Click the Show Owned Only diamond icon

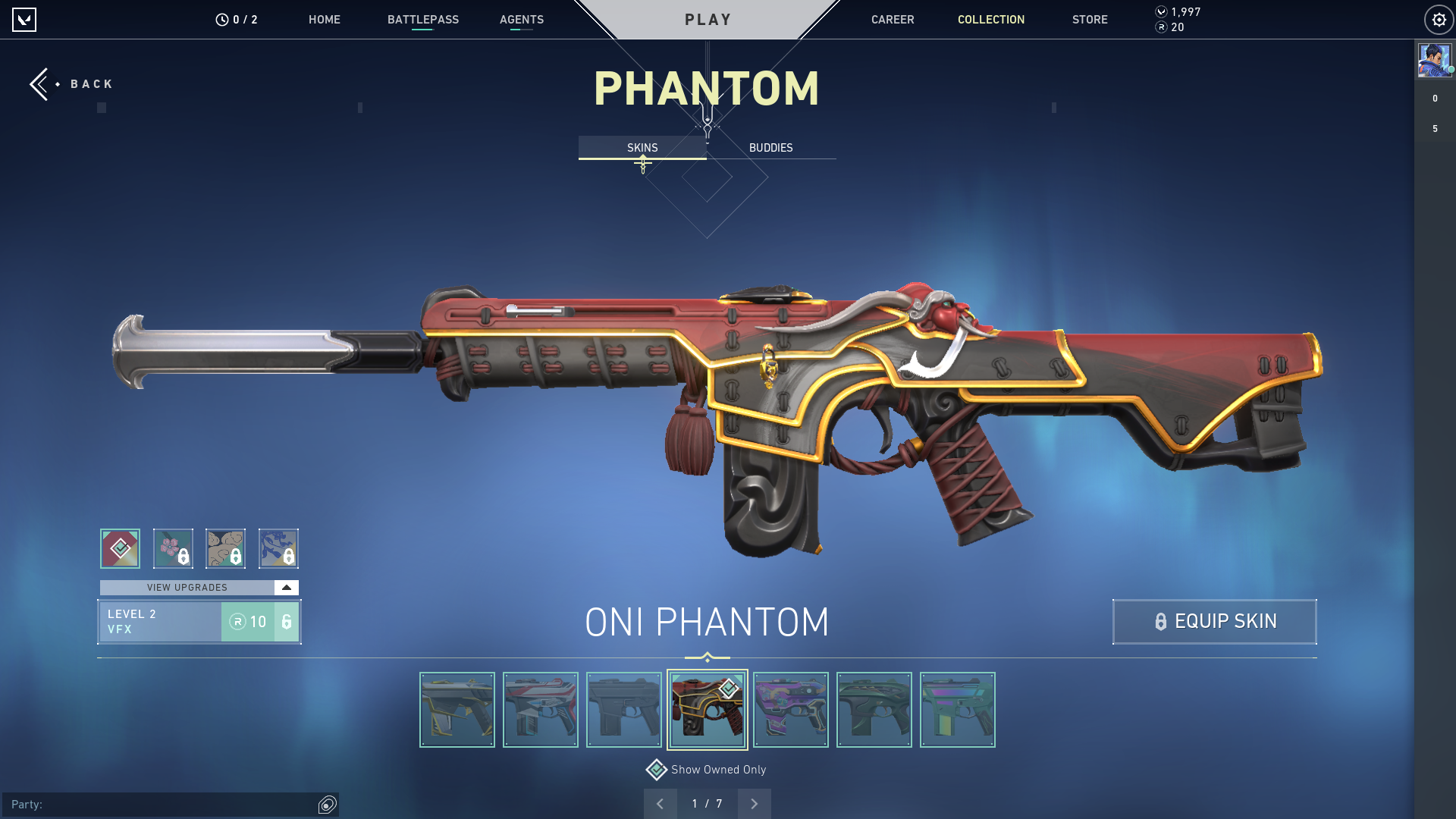click(x=655, y=769)
